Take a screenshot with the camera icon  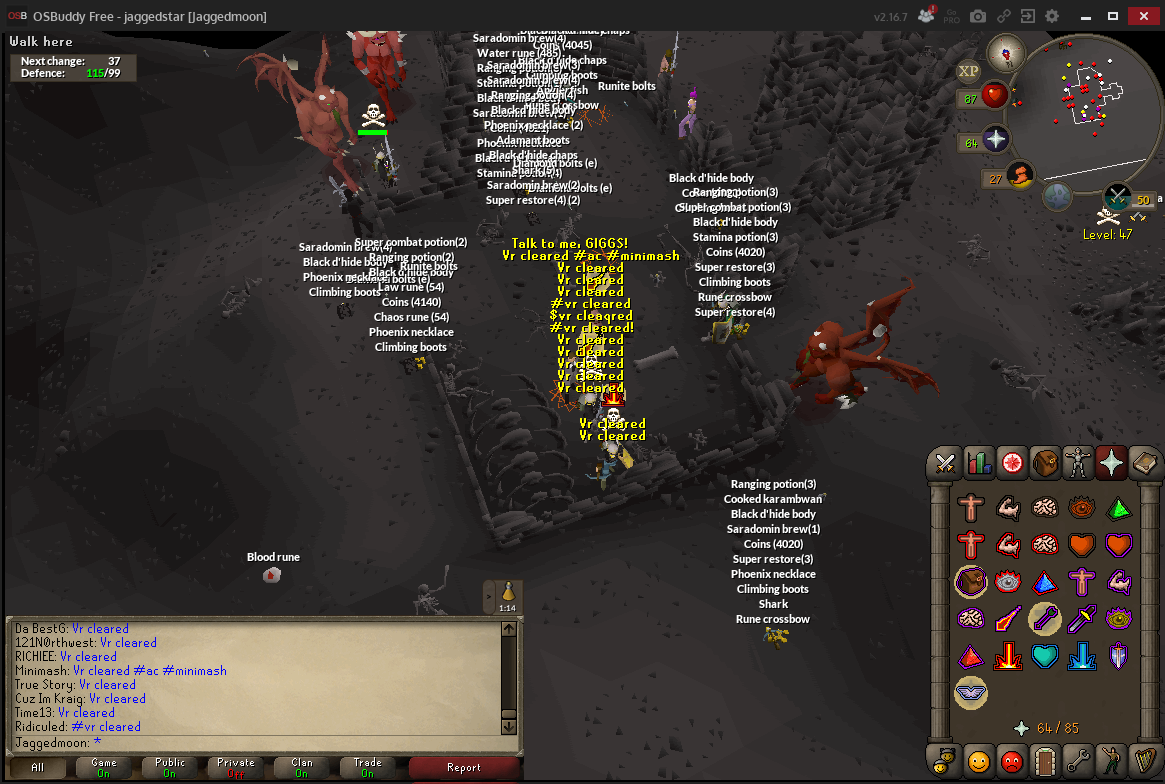978,16
